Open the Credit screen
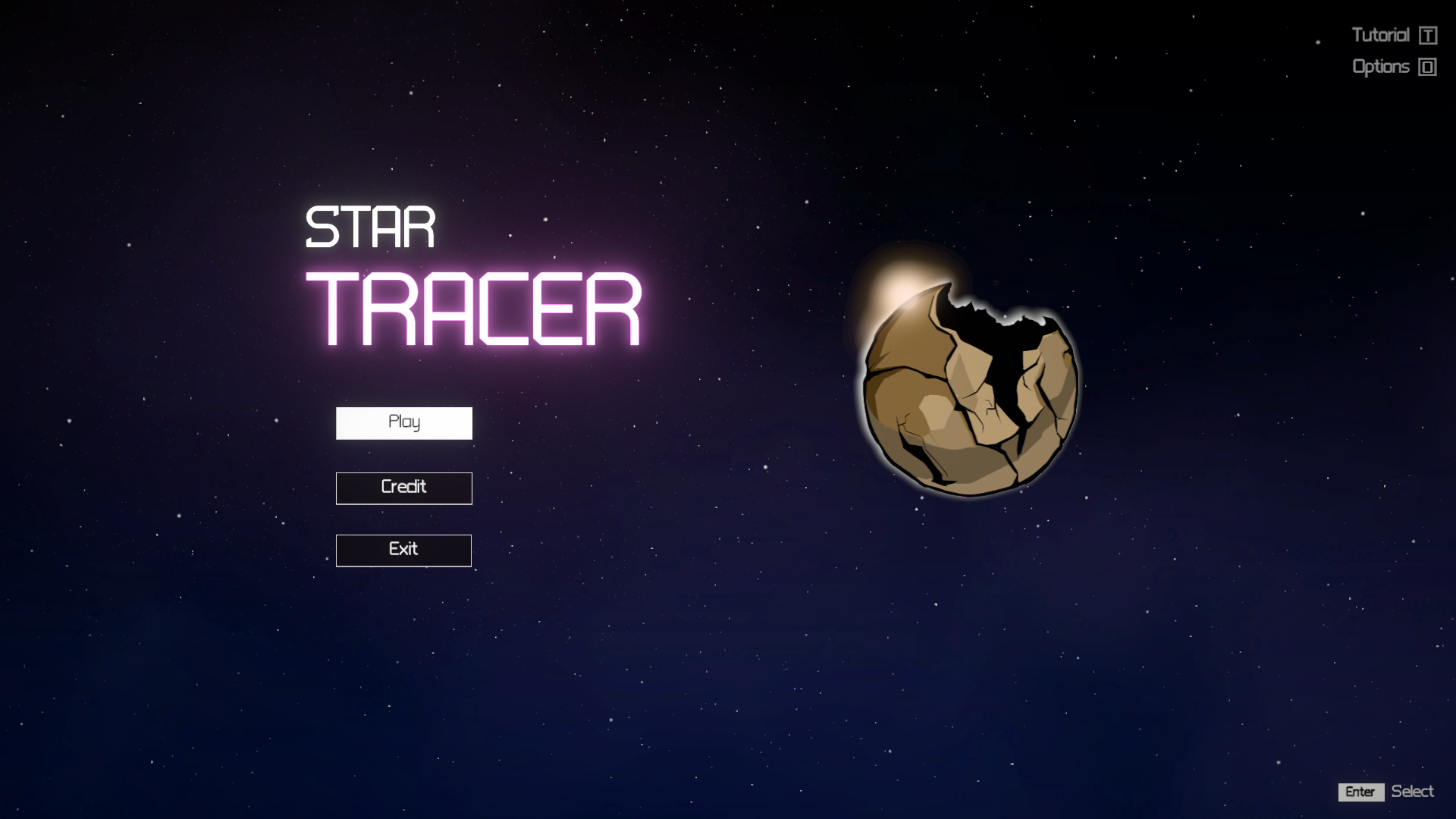Viewport: 1456px width, 819px height. (403, 488)
